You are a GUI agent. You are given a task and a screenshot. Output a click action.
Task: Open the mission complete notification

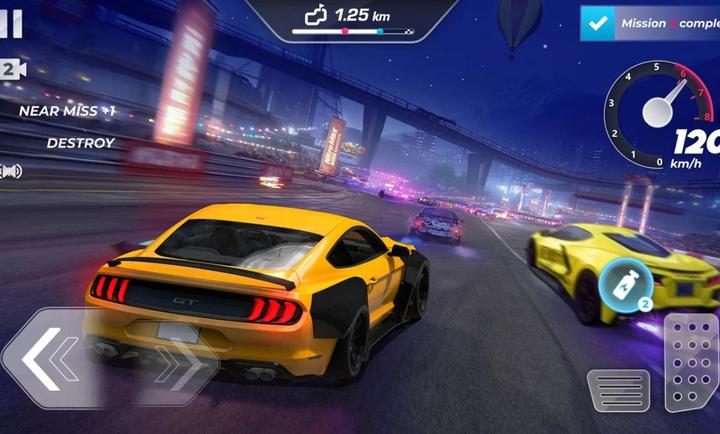pyautogui.click(x=650, y=22)
